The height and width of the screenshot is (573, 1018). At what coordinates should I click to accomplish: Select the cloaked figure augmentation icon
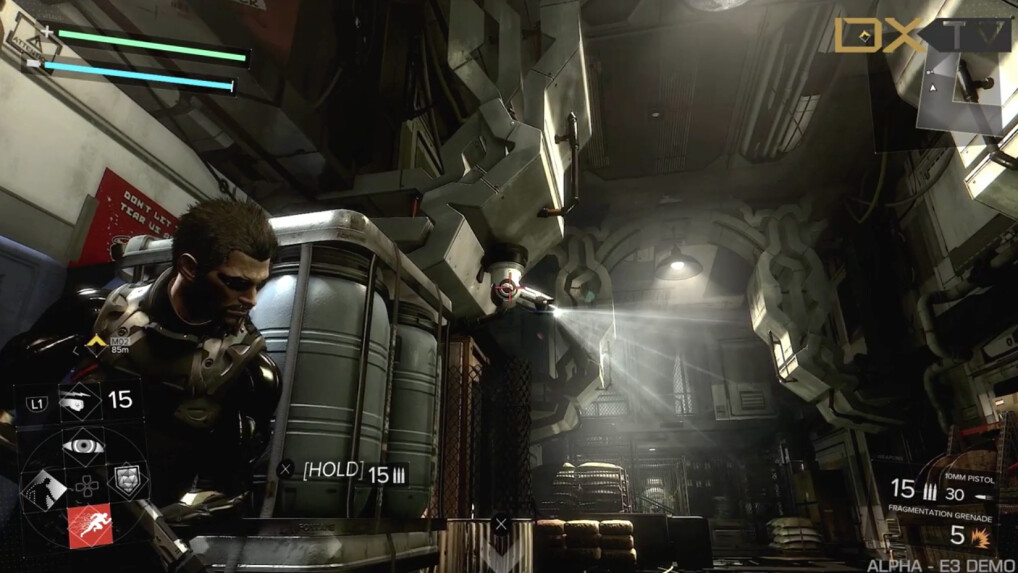[43, 487]
